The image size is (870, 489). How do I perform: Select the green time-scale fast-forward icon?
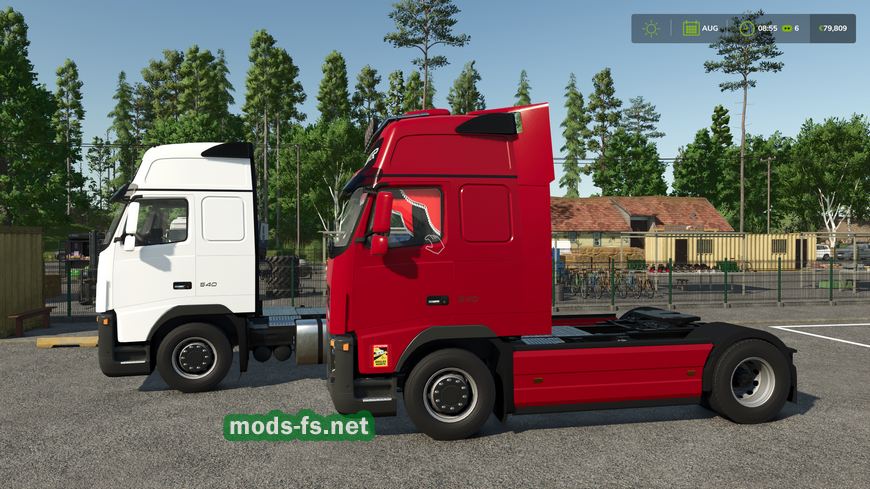788,28
